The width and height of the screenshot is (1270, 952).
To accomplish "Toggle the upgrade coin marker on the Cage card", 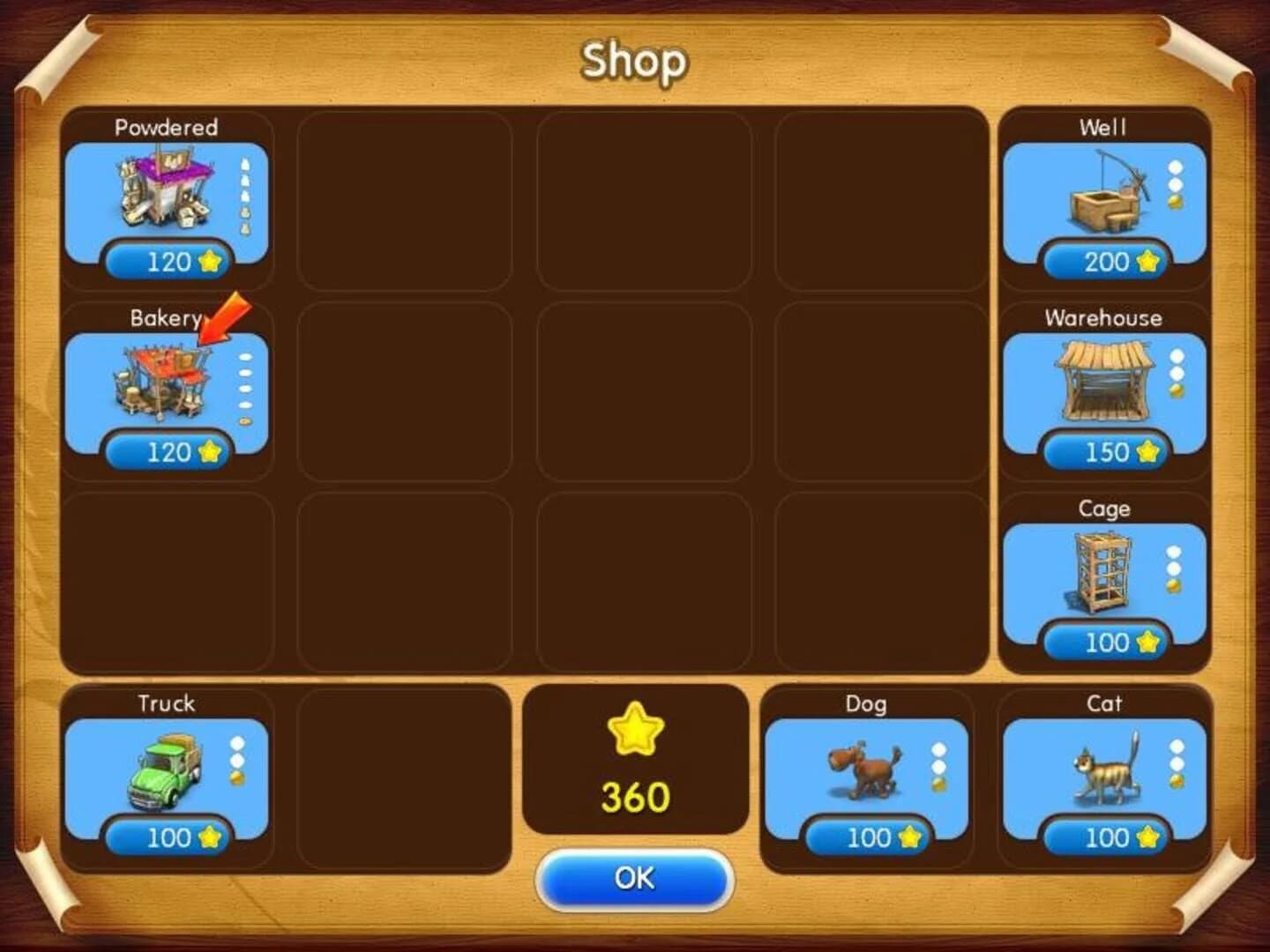I will (1175, 584).
